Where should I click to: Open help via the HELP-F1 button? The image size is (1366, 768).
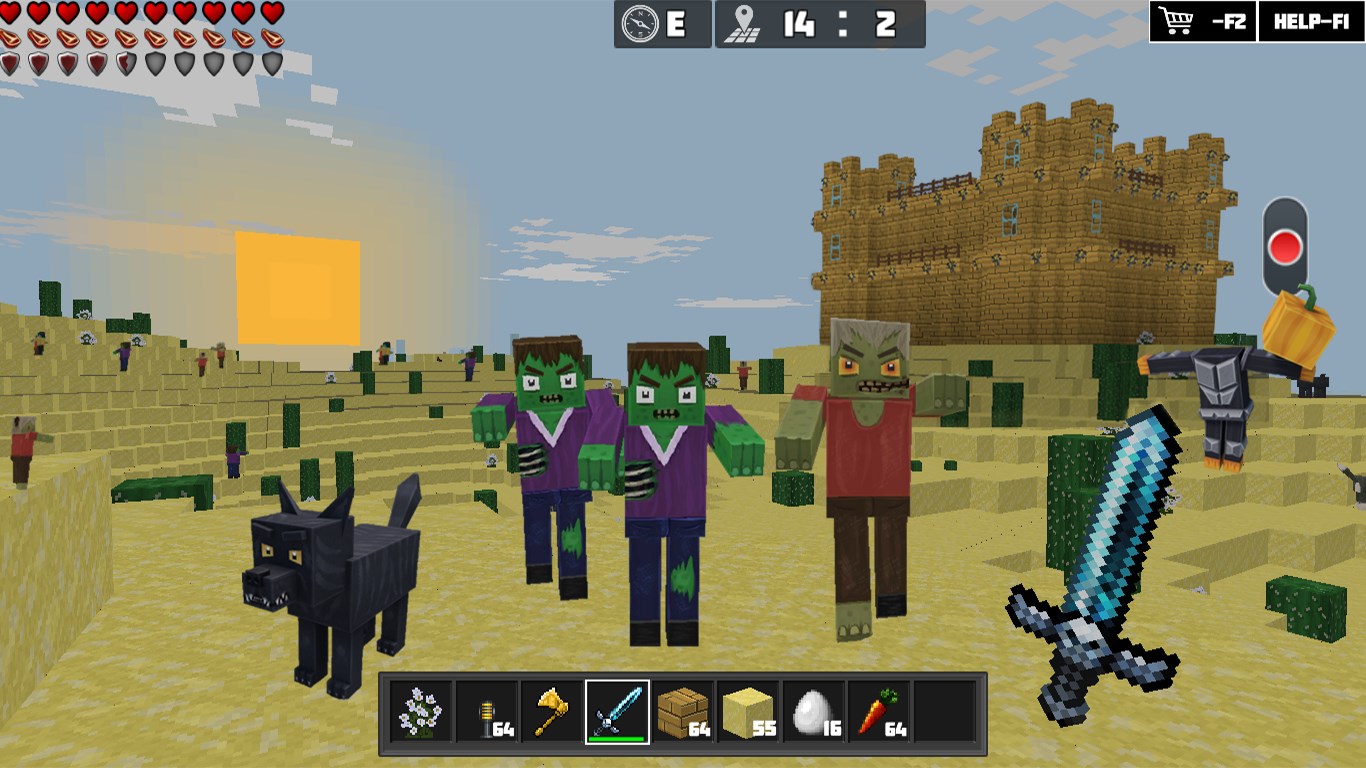click(x=1310, y=21)
